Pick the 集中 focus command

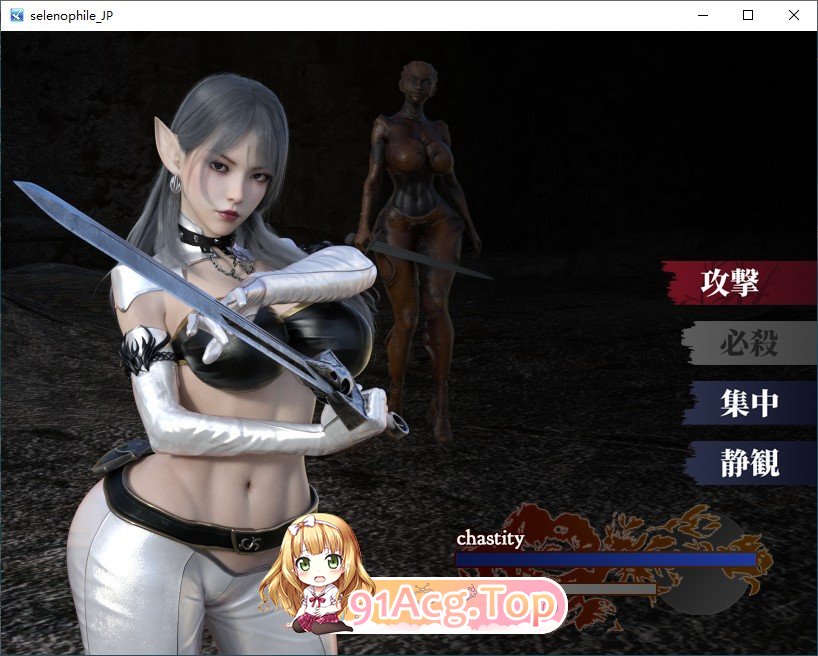coord(748,403)
